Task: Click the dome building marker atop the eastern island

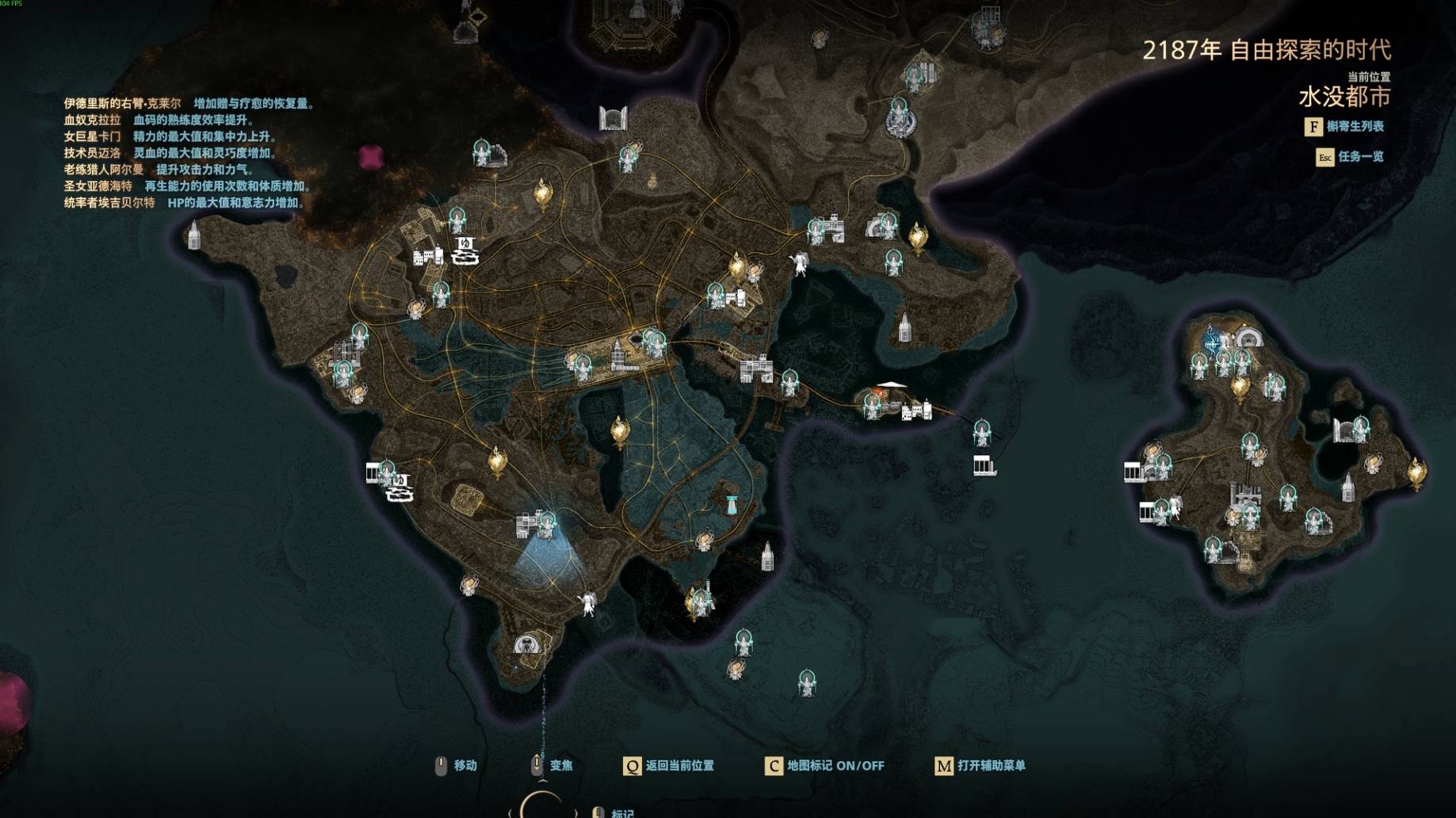Action: 1248,338
